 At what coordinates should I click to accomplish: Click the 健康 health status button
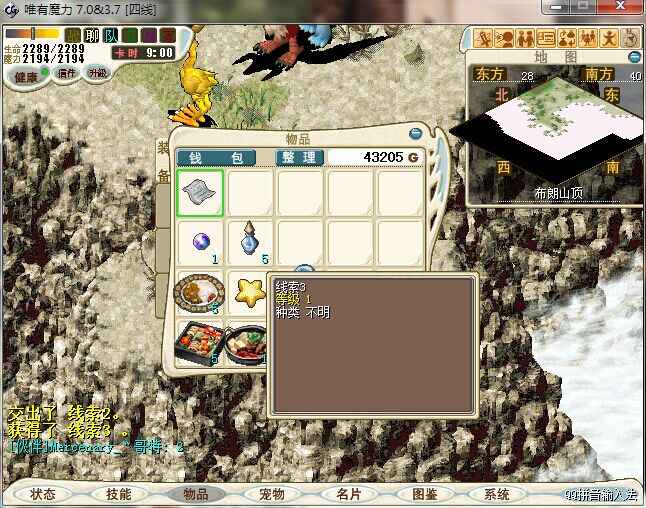[x=26, y=77]
